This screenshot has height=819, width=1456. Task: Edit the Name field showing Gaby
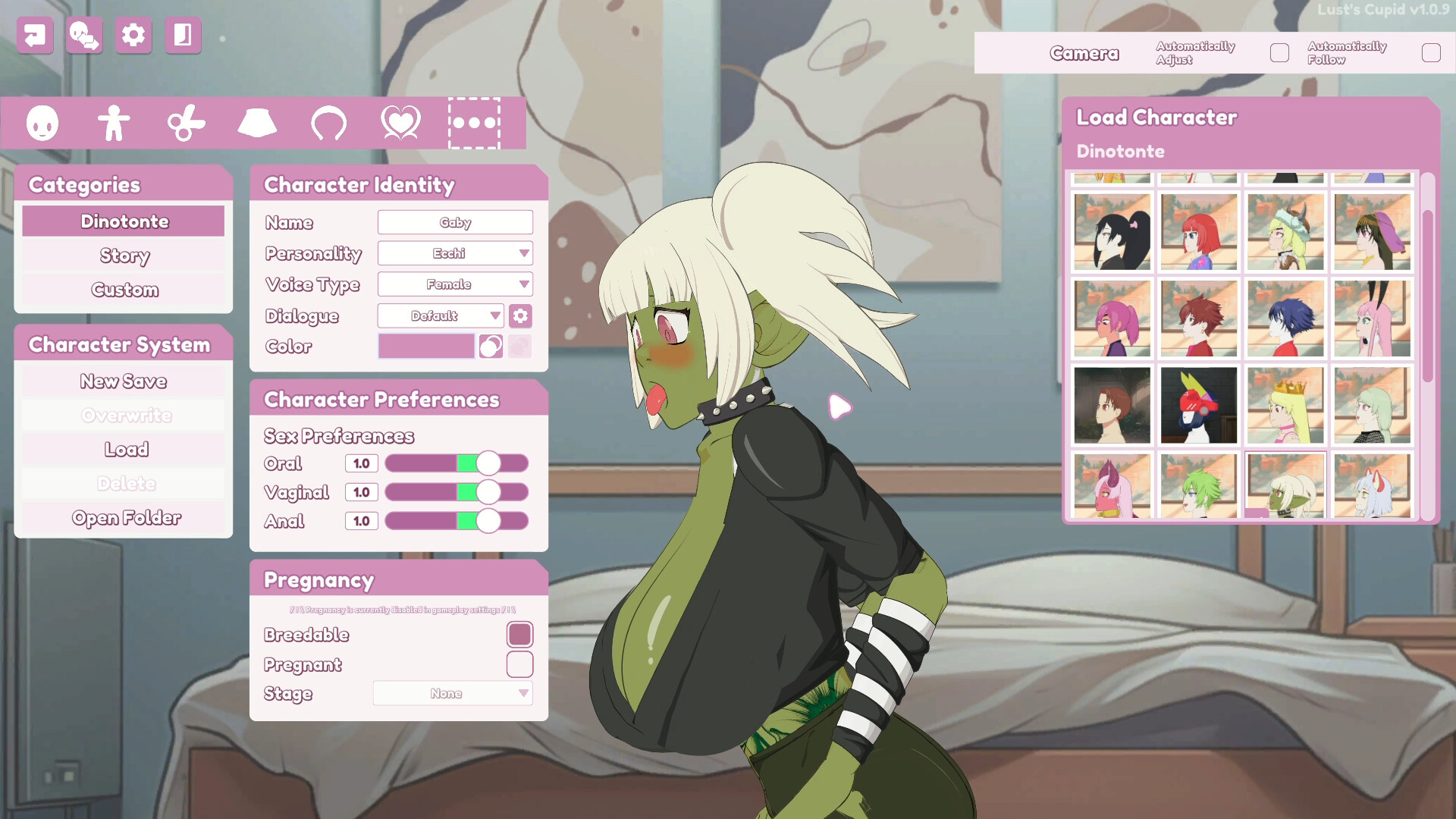pos(455,222)
